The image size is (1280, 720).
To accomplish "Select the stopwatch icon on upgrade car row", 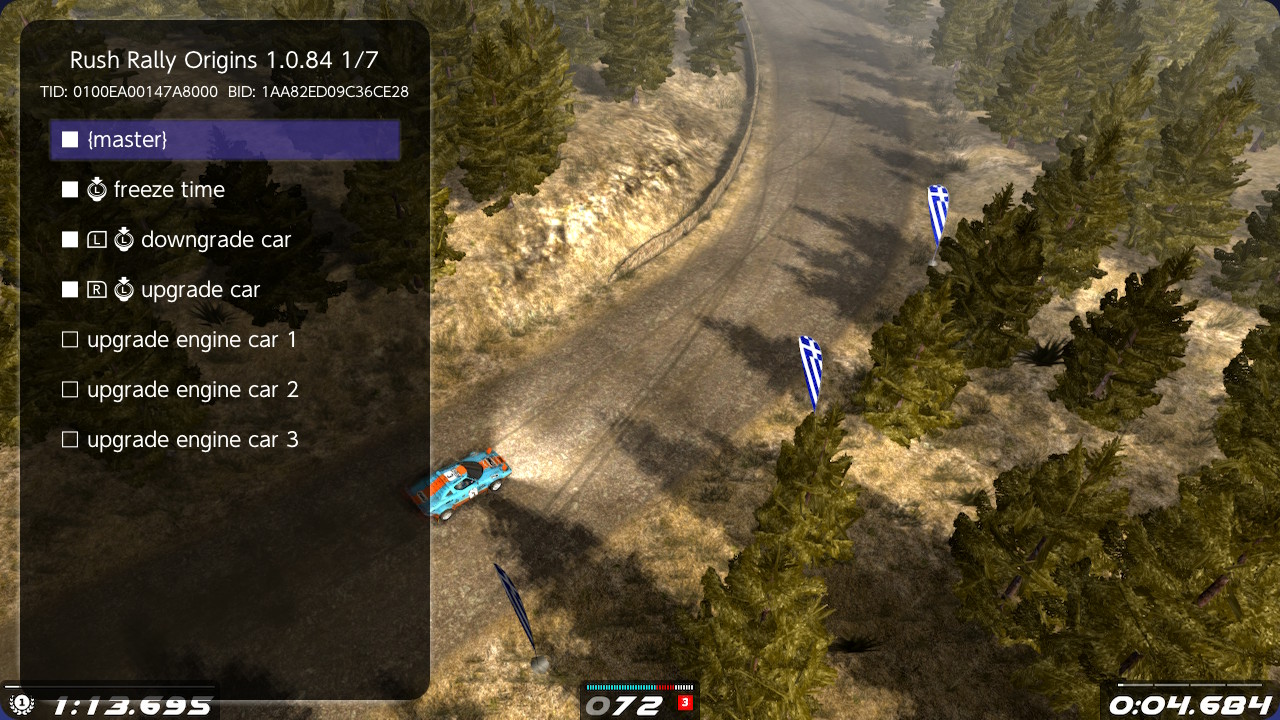I will (x=124, y=289).
